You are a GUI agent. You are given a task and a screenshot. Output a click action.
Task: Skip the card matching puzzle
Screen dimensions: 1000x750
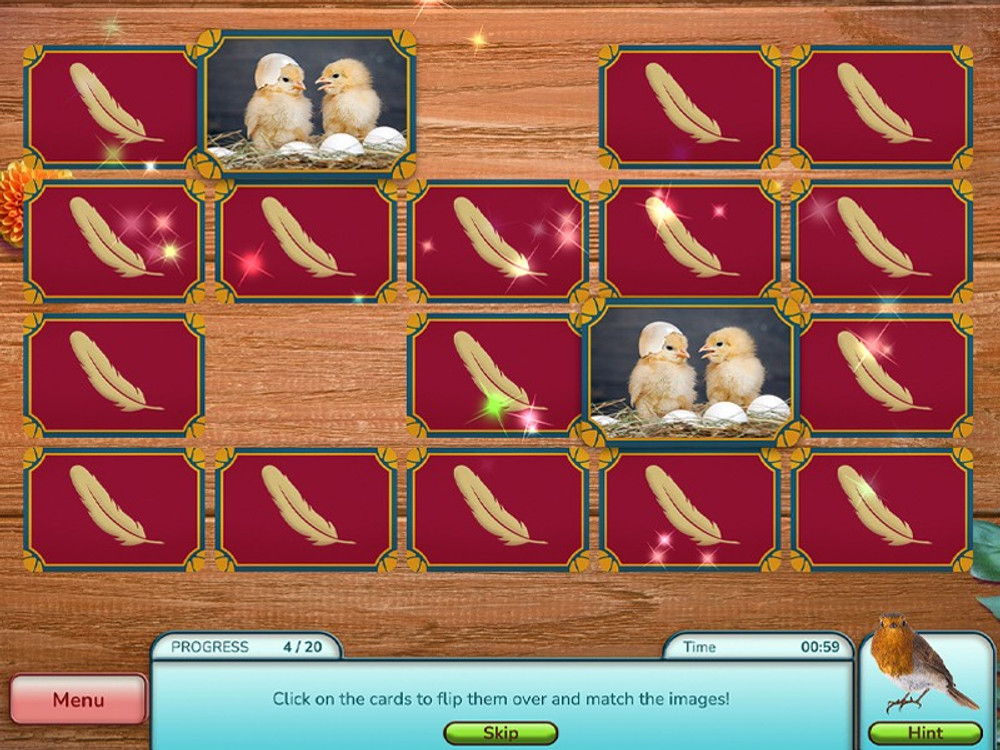tap(500, 733)
